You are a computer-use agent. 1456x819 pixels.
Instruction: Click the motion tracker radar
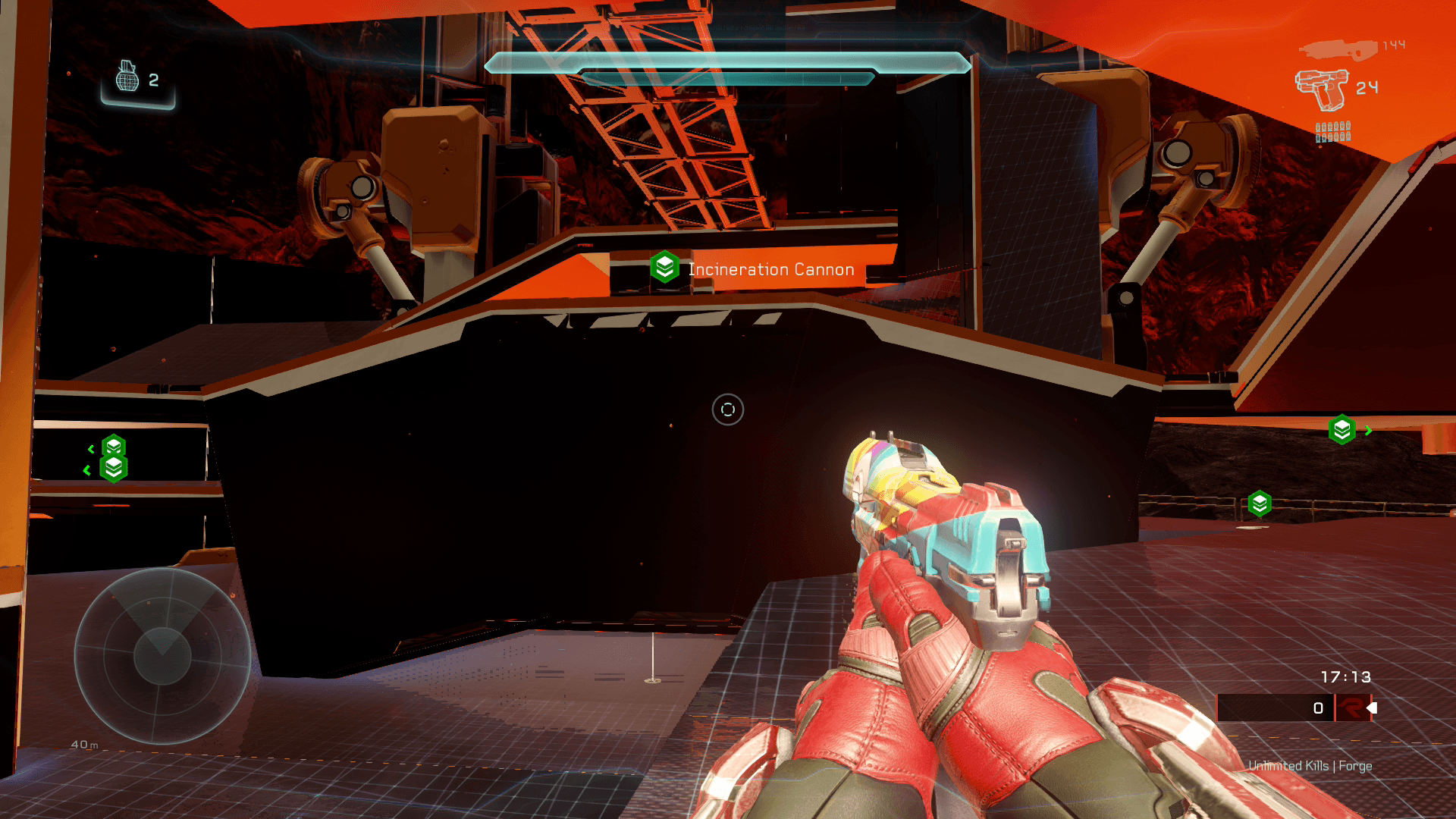click(162, 655)
